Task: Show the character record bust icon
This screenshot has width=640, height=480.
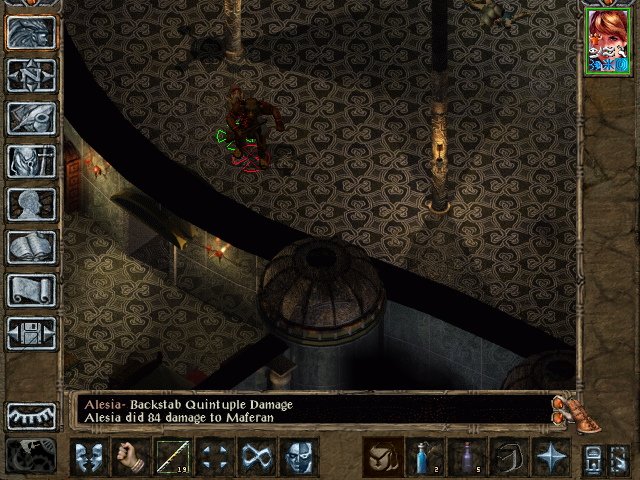Action: (31, 204)
